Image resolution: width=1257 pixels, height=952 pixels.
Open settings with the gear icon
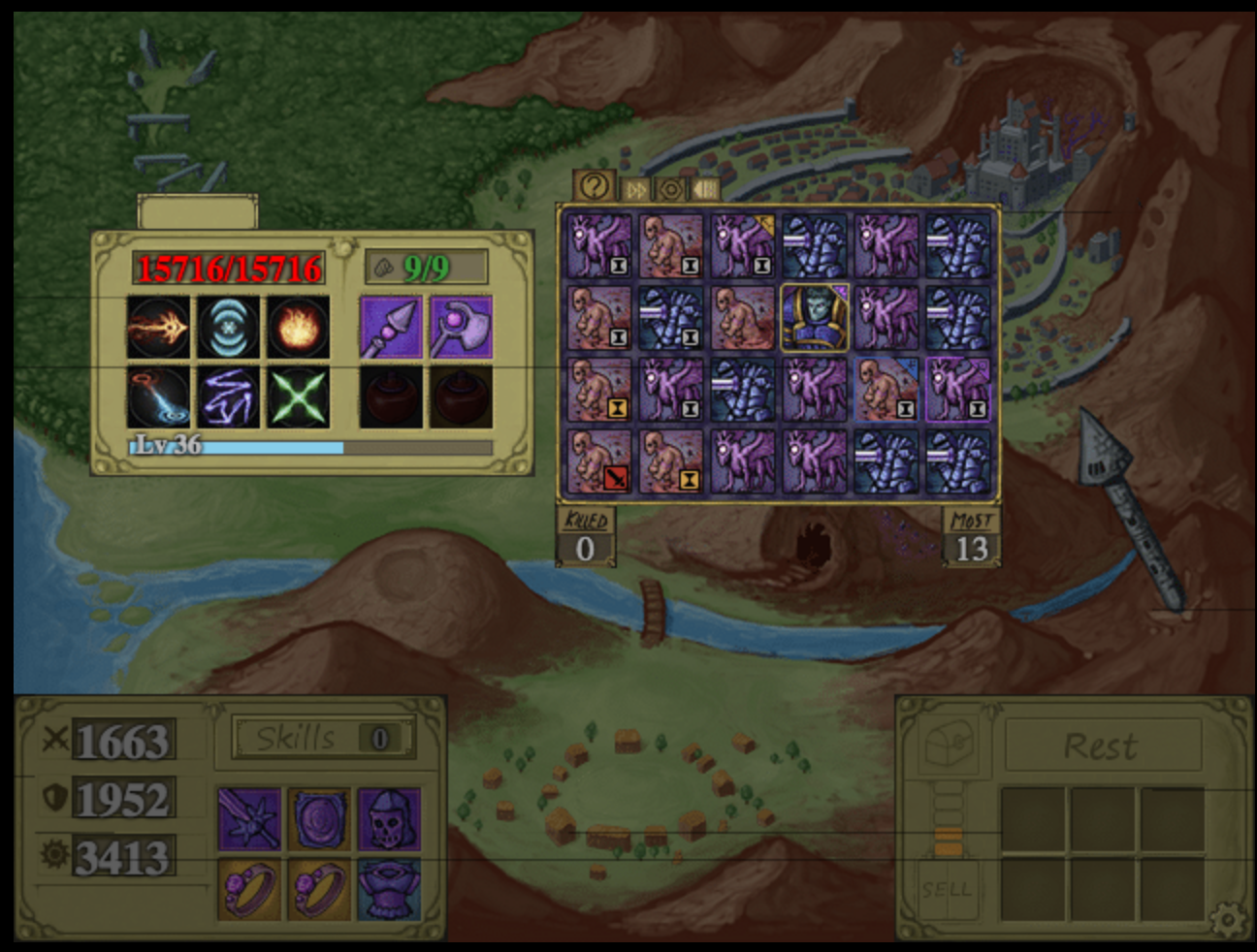tap(1228, 916)
